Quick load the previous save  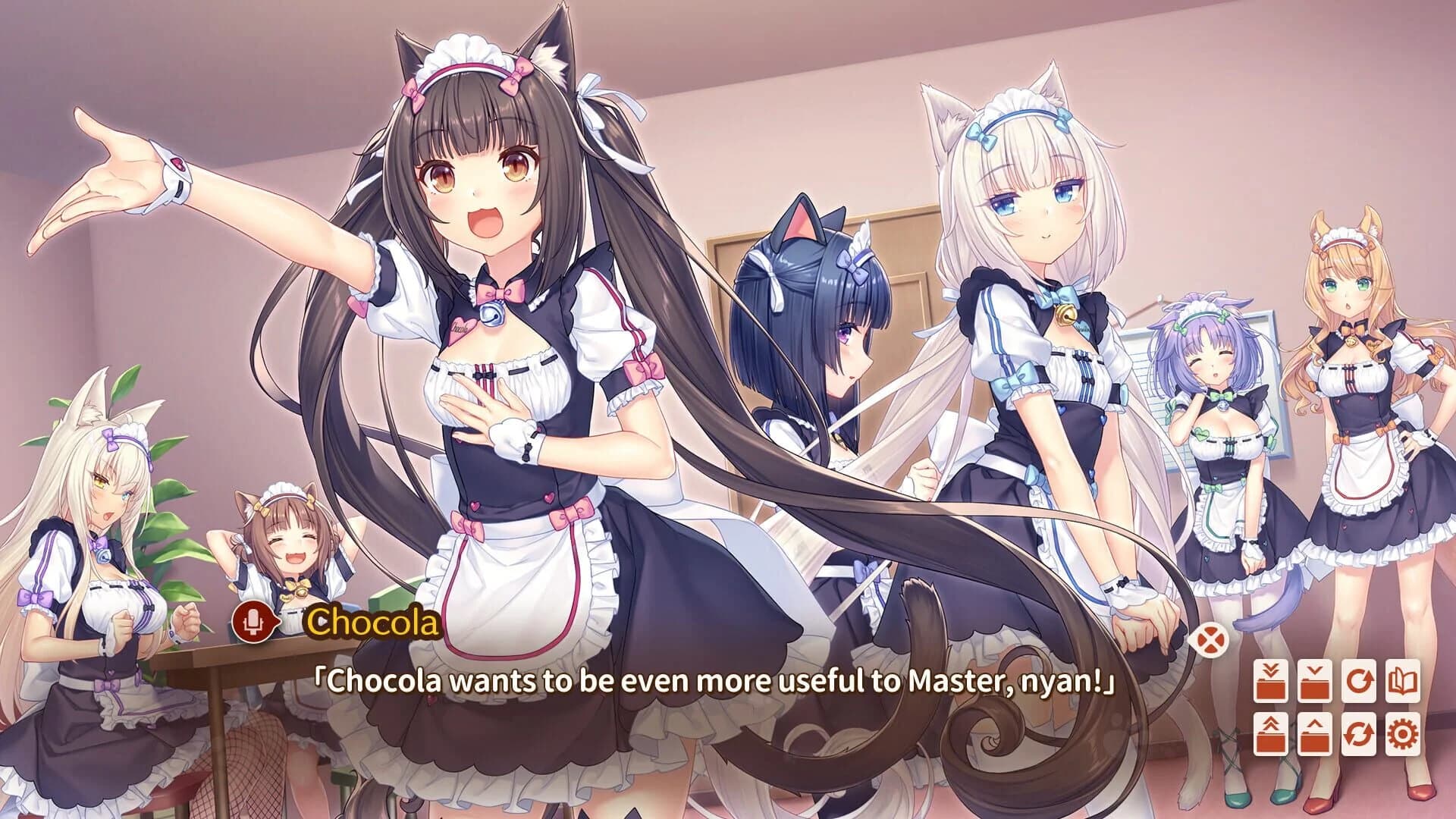click(1270, 734)
